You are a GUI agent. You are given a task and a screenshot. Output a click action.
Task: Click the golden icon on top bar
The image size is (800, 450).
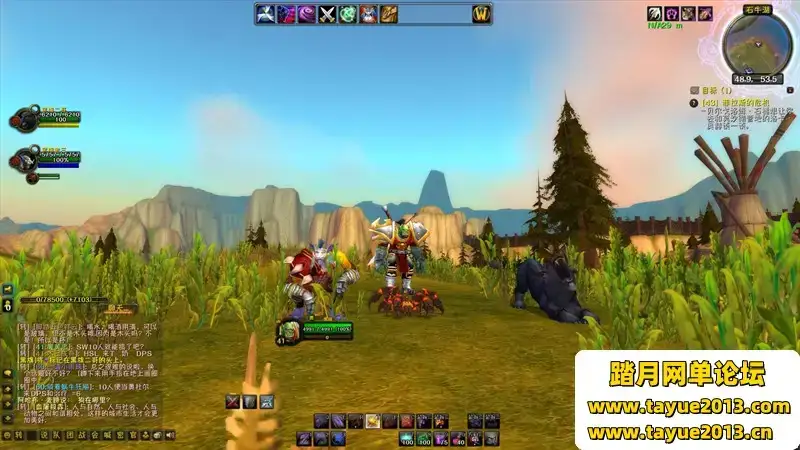388,14
